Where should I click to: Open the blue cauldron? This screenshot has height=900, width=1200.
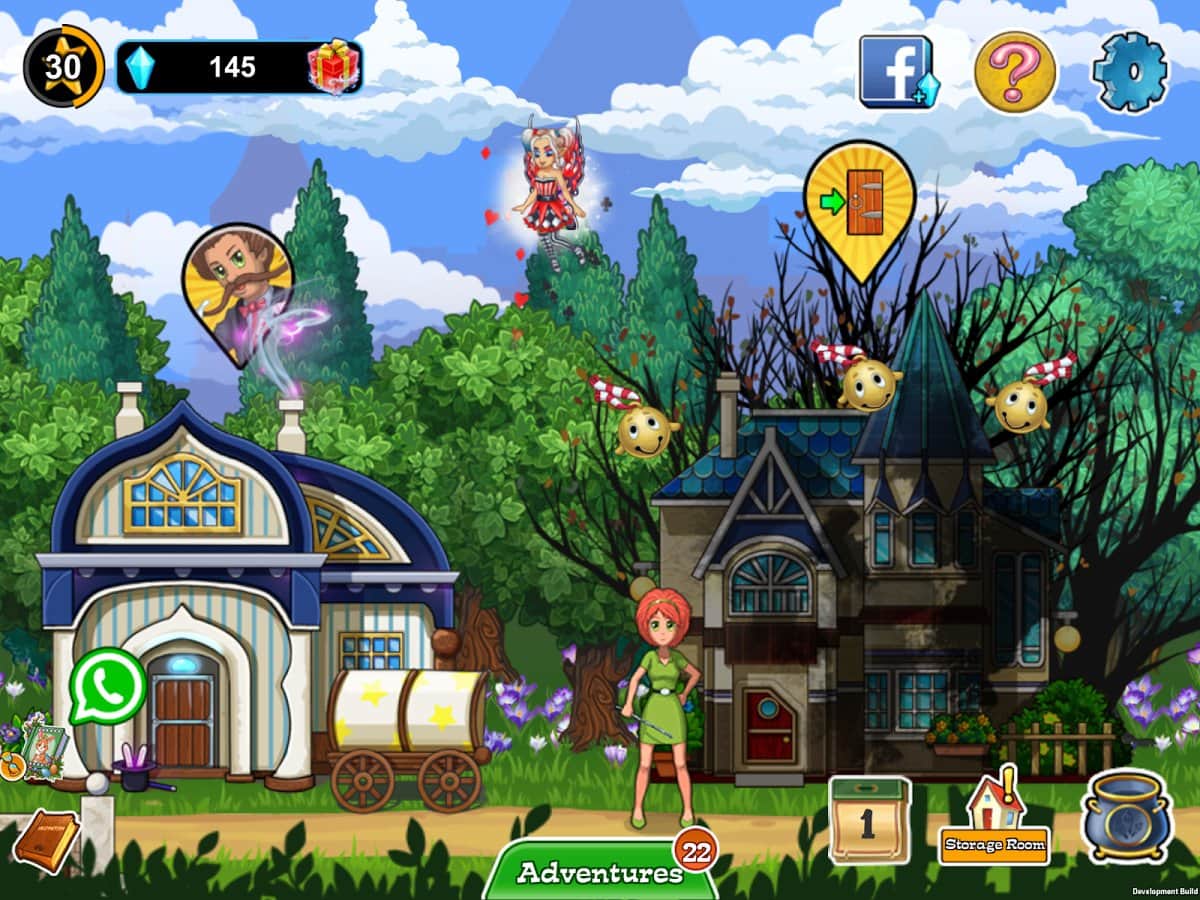point(1127,815)
